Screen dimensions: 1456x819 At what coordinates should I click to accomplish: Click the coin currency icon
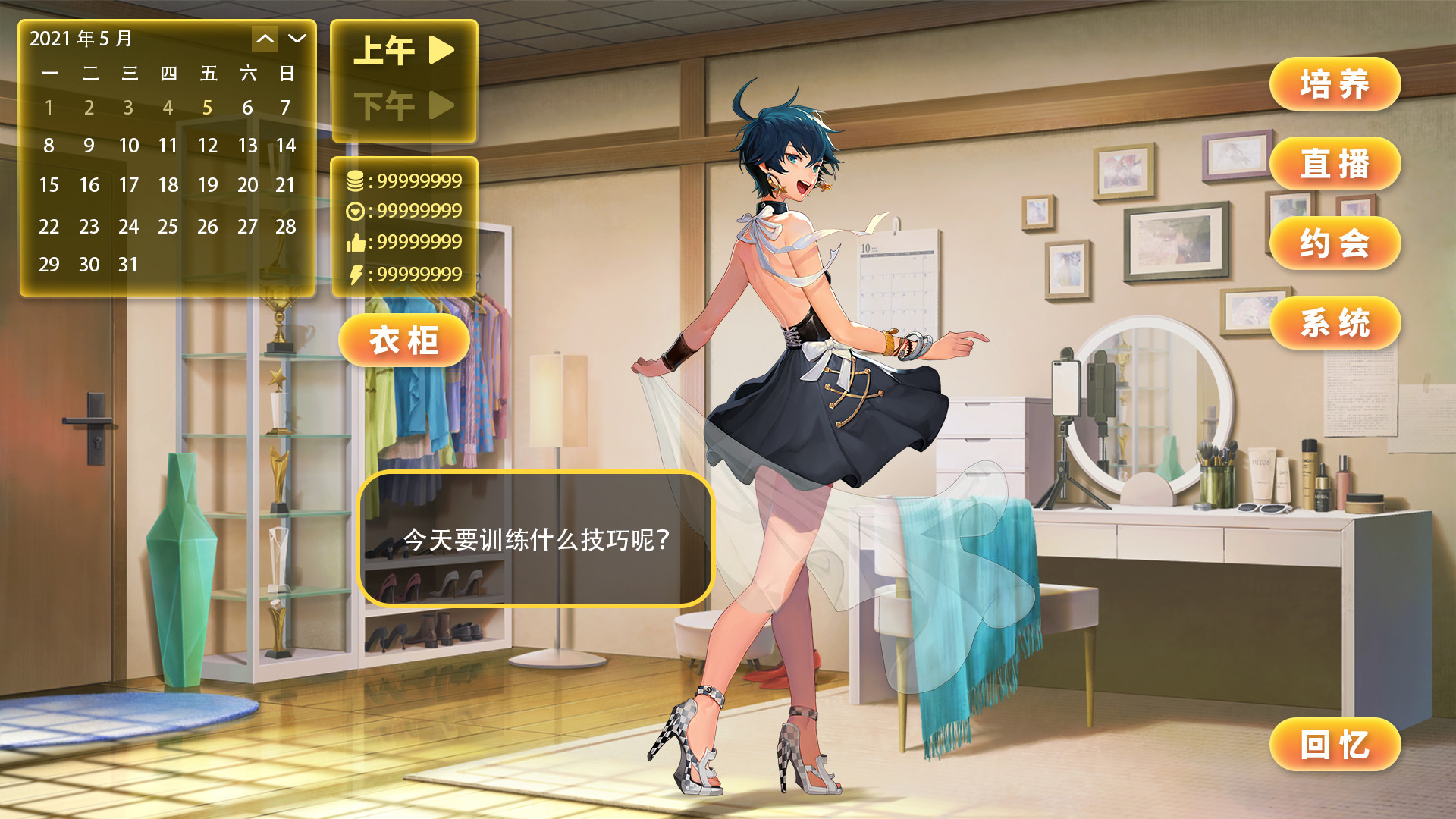tap(355, 181)
